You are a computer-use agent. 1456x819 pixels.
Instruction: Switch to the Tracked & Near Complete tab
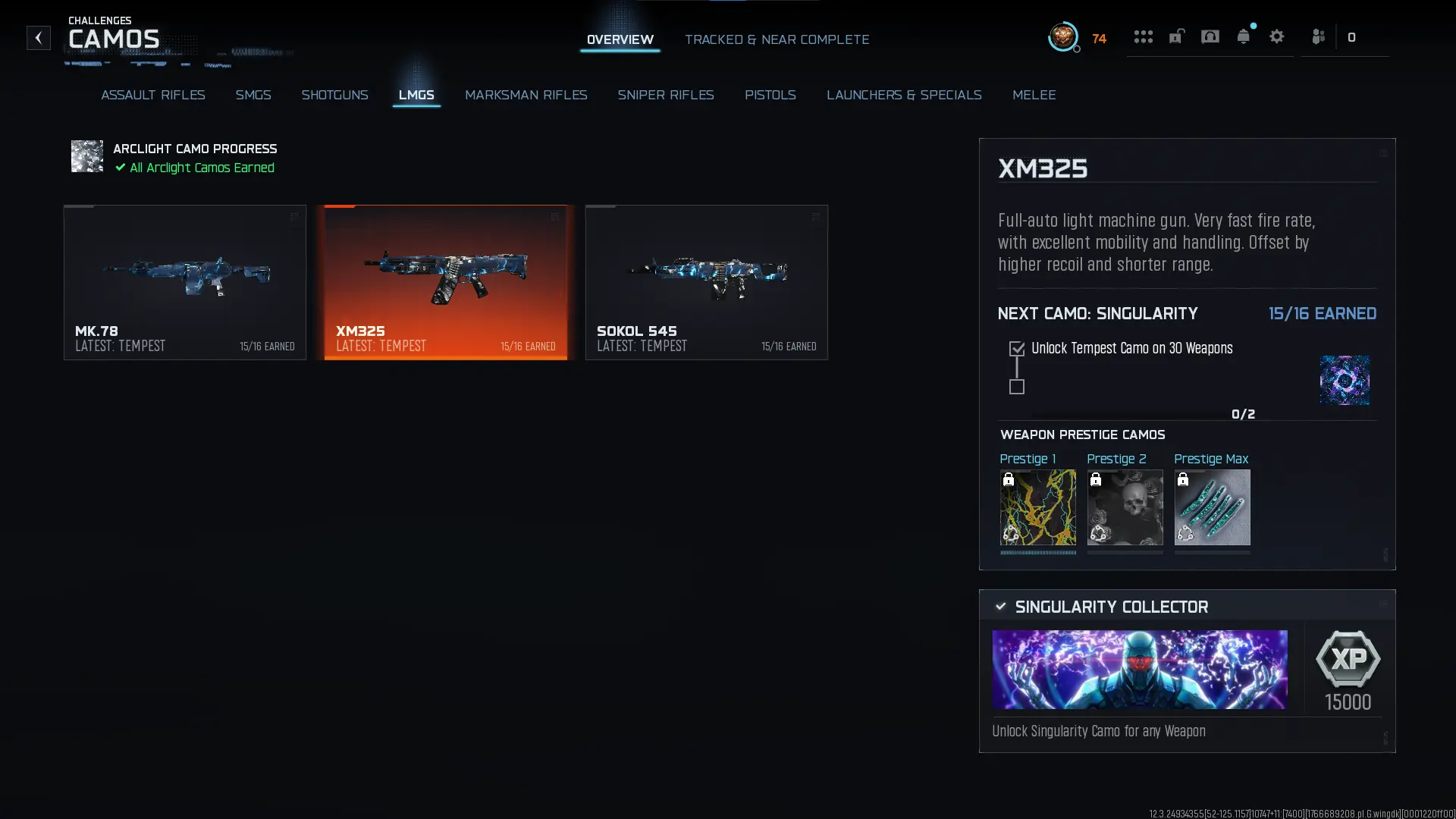(x=777, y=39)
